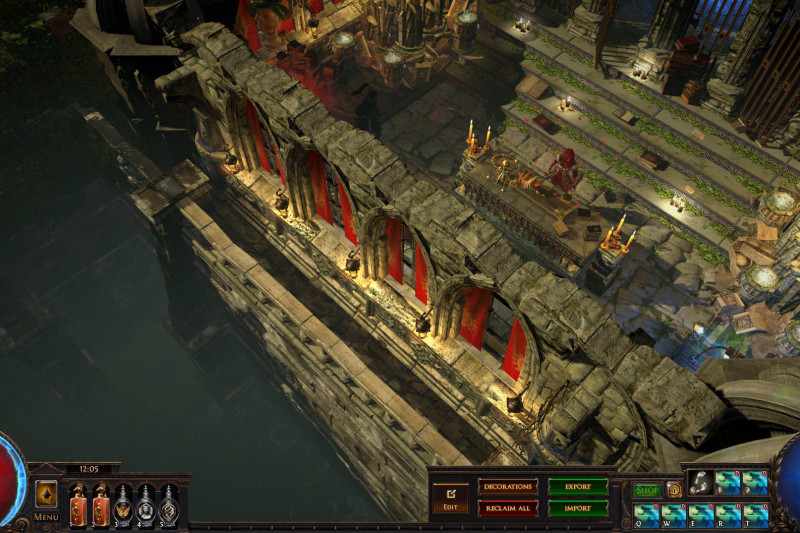Open the Menu button

point(46,498)
